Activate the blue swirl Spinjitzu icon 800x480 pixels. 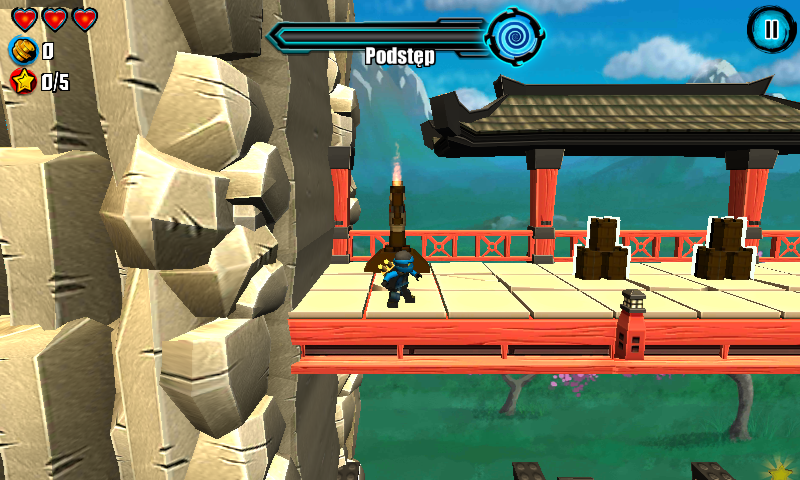click(x=516, y=36)
